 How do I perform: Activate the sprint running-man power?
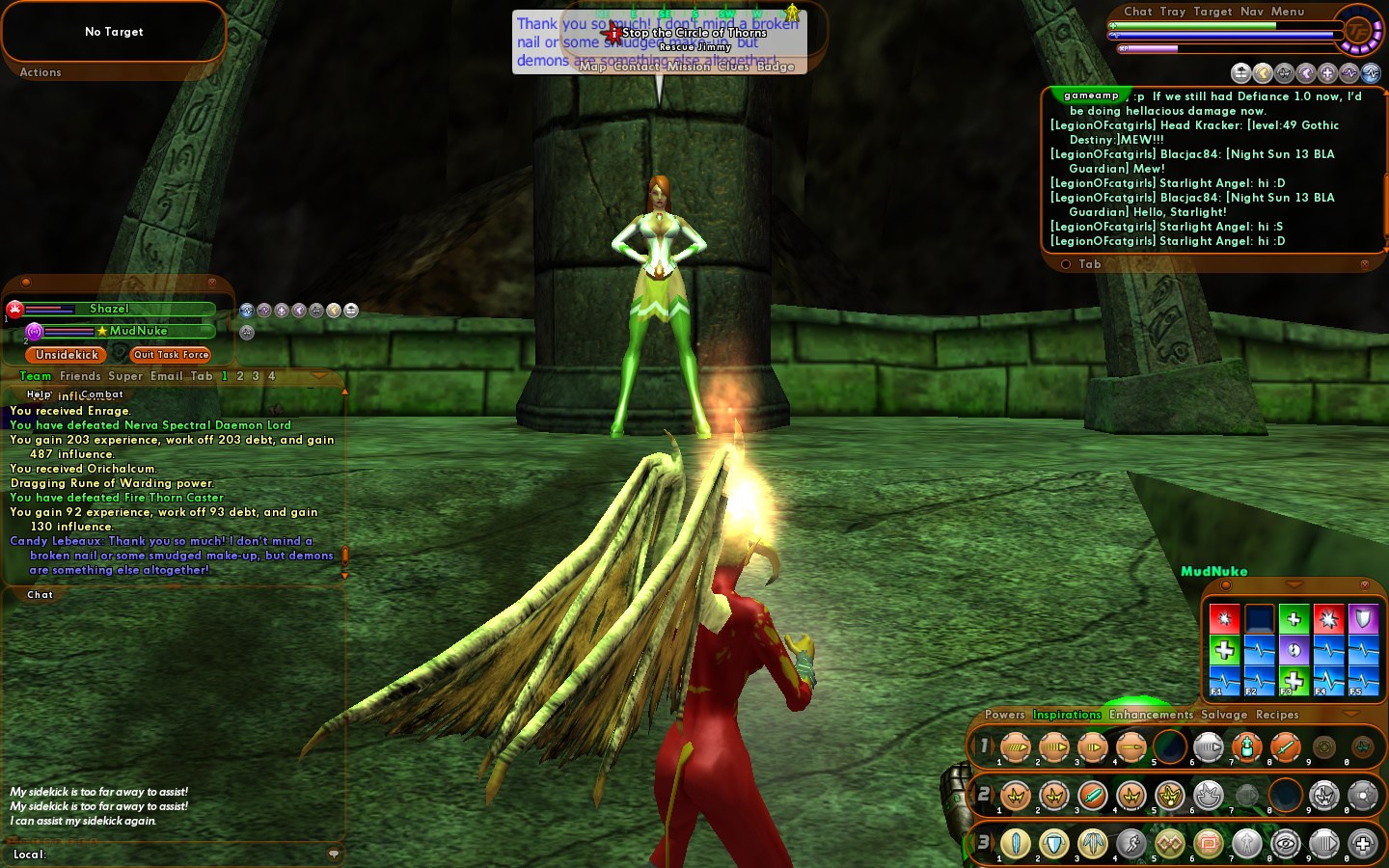[x=1131, y=844]
